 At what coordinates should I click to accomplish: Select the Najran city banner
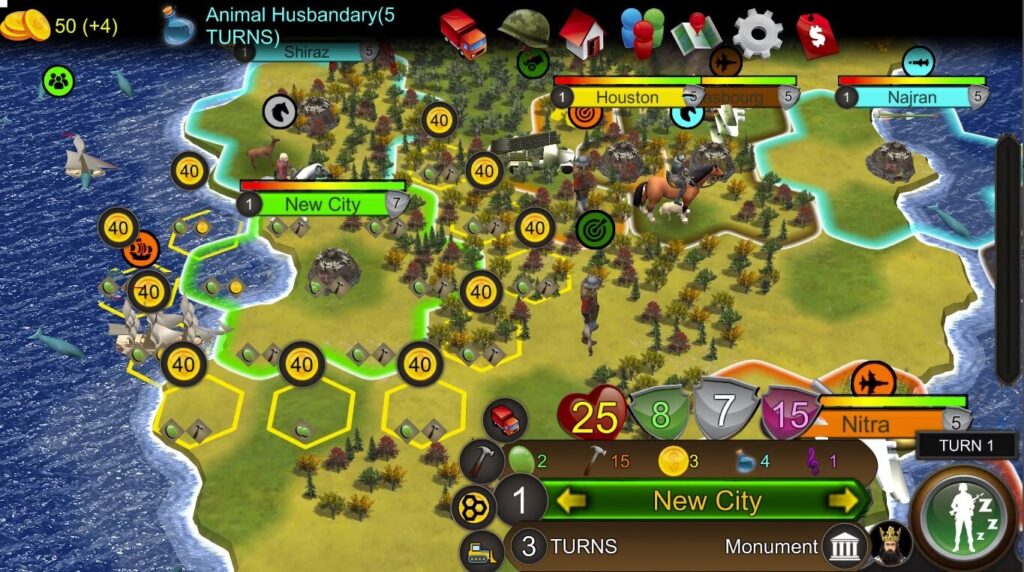coord(911,97)
